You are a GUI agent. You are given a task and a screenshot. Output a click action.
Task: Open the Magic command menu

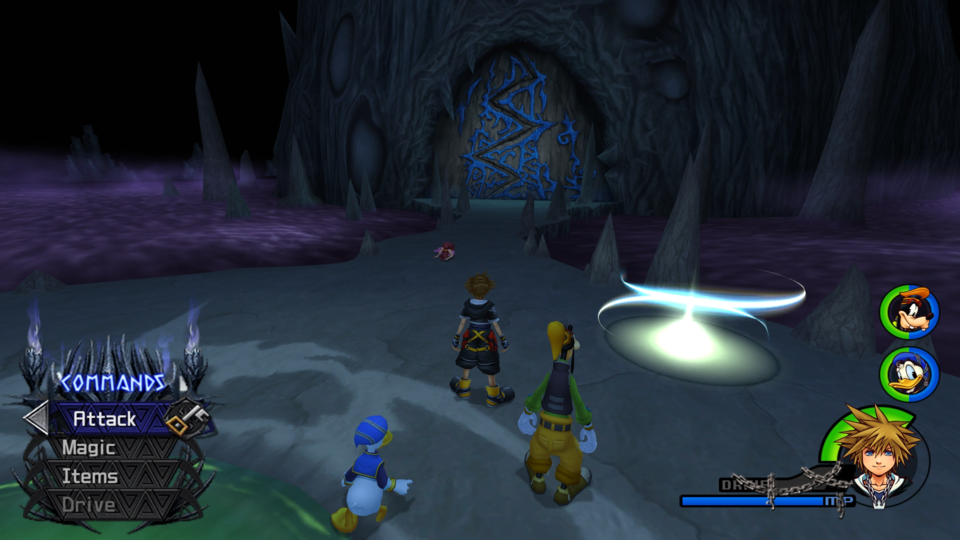(x=89, y=448)
